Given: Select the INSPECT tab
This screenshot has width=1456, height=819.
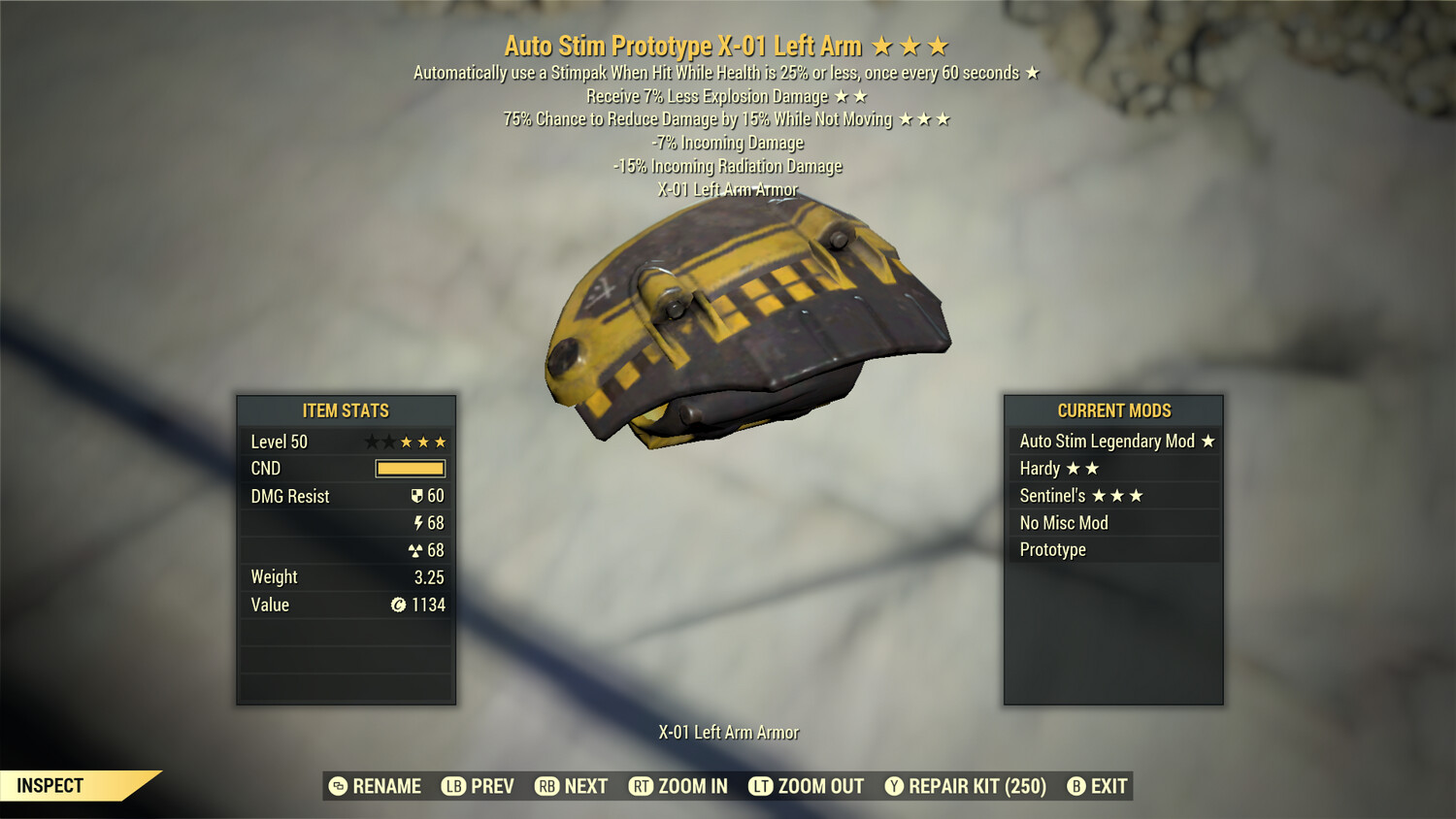Looking at the screenshot, I should pyautogui.click(x=50, y=785).
